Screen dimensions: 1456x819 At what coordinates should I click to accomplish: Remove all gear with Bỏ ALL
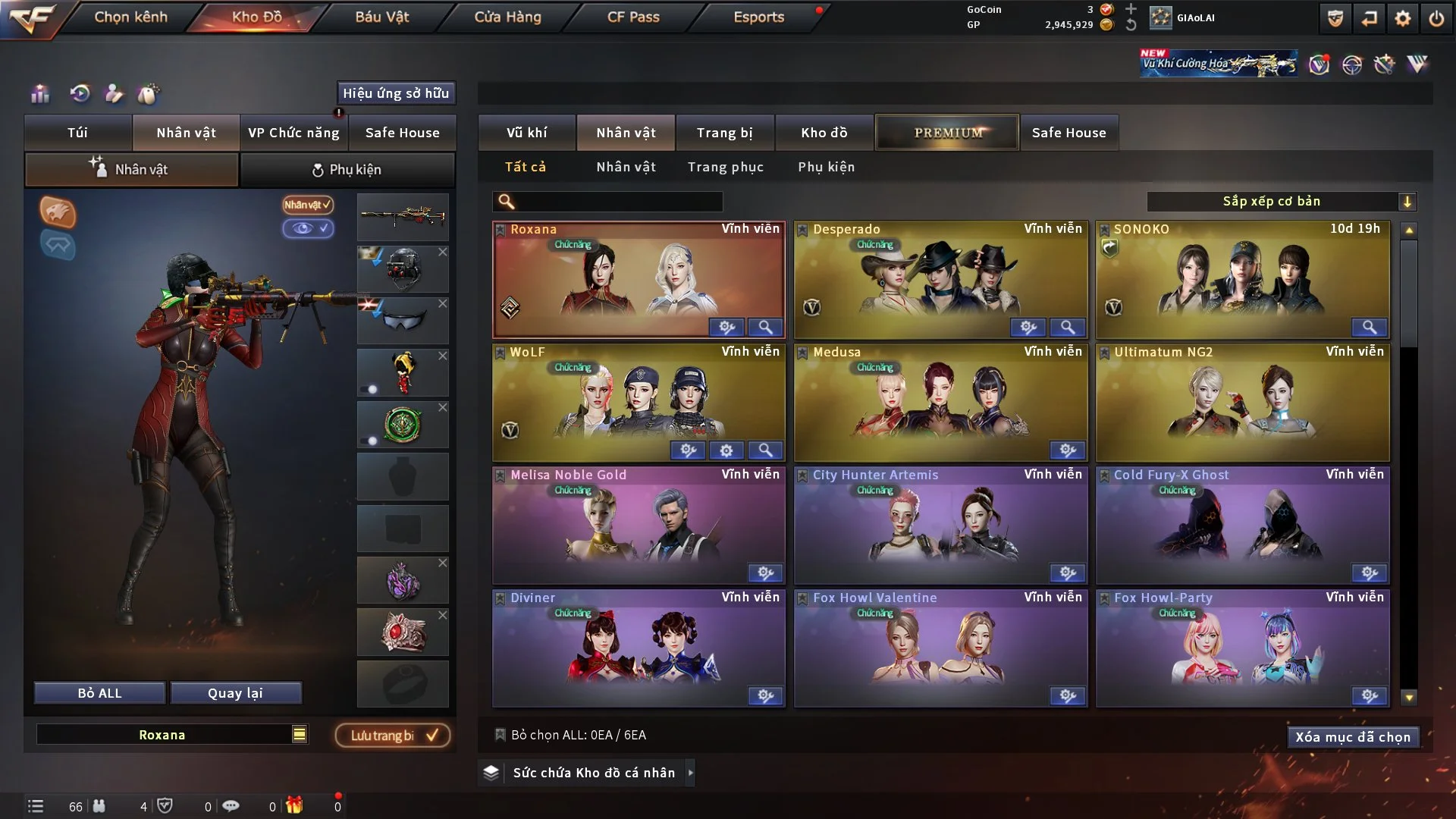99,693
